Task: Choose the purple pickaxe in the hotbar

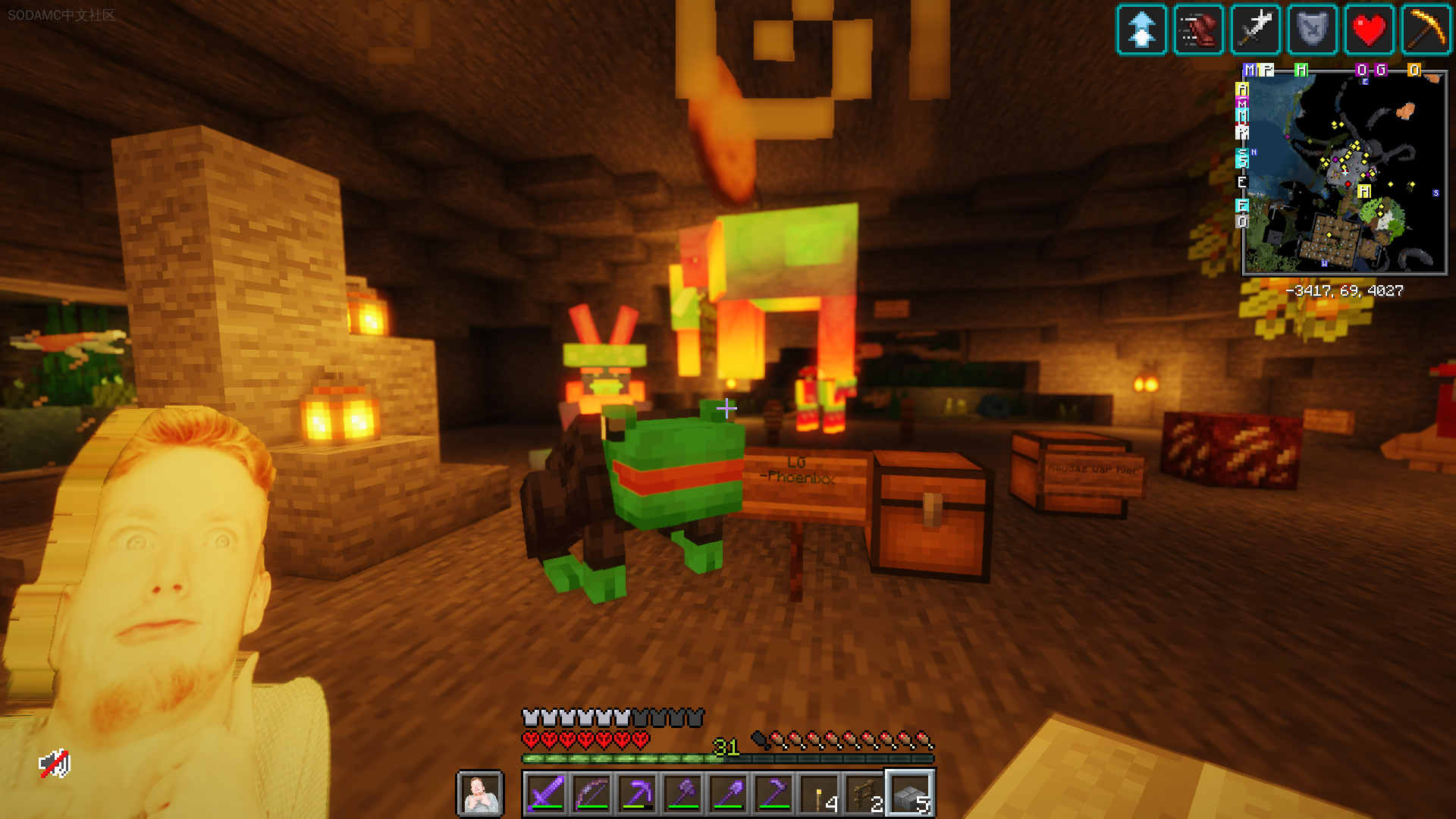Action: pyautogui.click(x=638, y=794)
